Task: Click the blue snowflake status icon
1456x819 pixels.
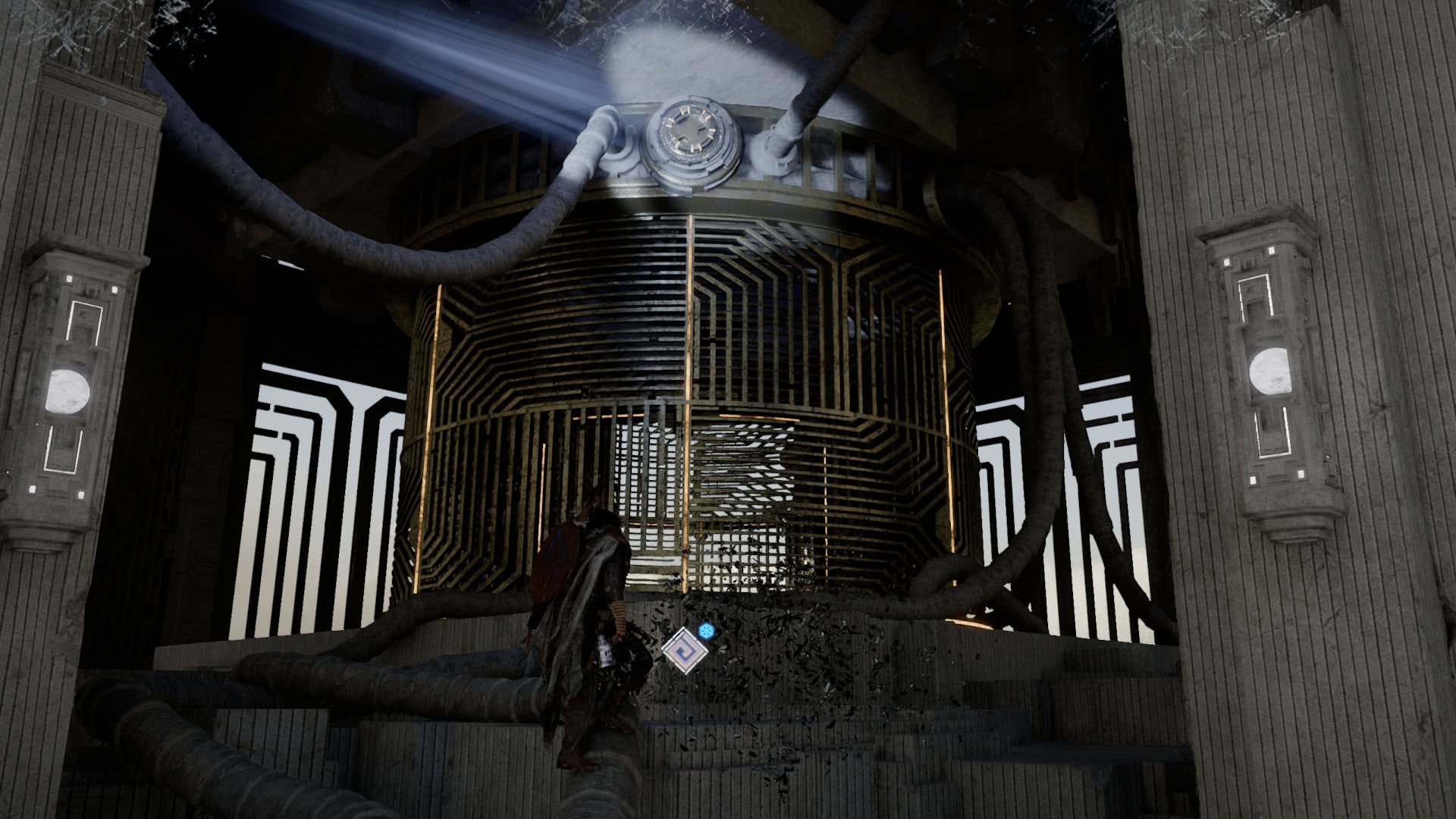Action: tap(707, 631)
